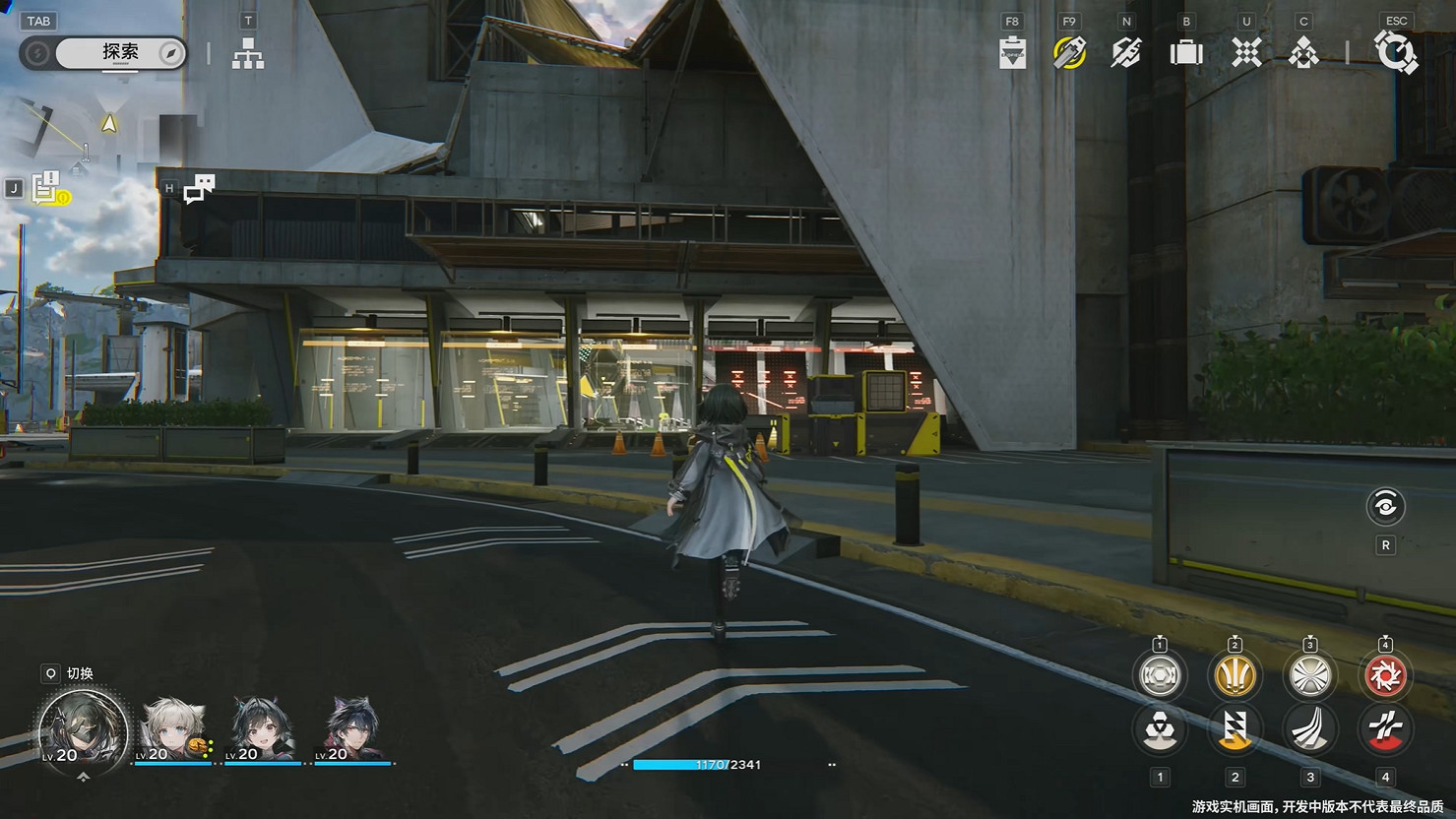
Task: Open the Endfield clipboard icon
Action: click(1012, 53)
